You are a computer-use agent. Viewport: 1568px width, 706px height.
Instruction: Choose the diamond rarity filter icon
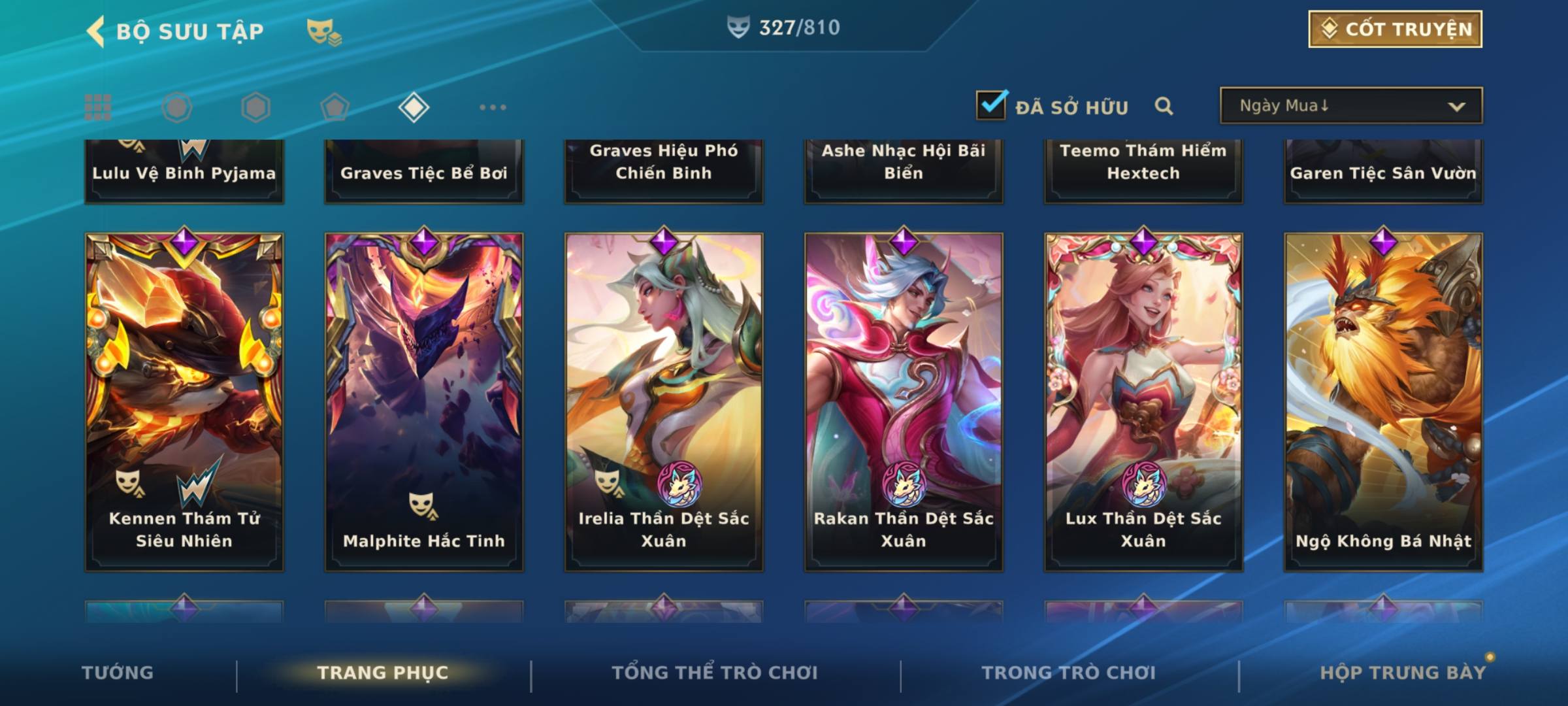pyautogui.click(x=414, y=107)
